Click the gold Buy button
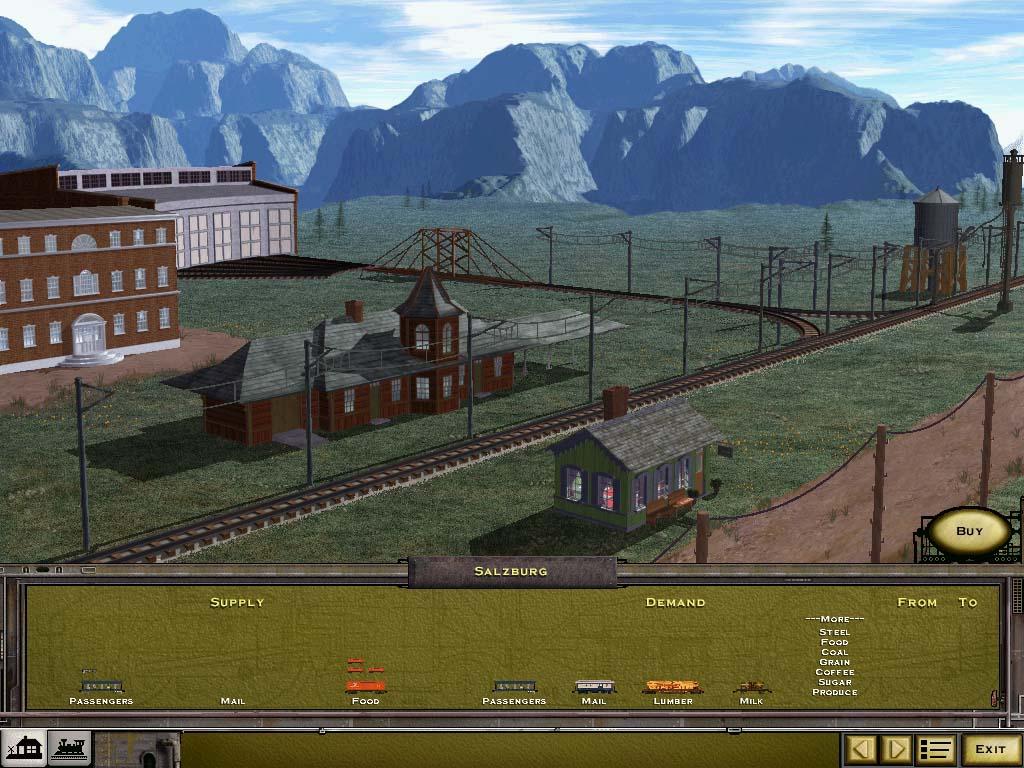The image size is (1024, 768). click(969, 532)
